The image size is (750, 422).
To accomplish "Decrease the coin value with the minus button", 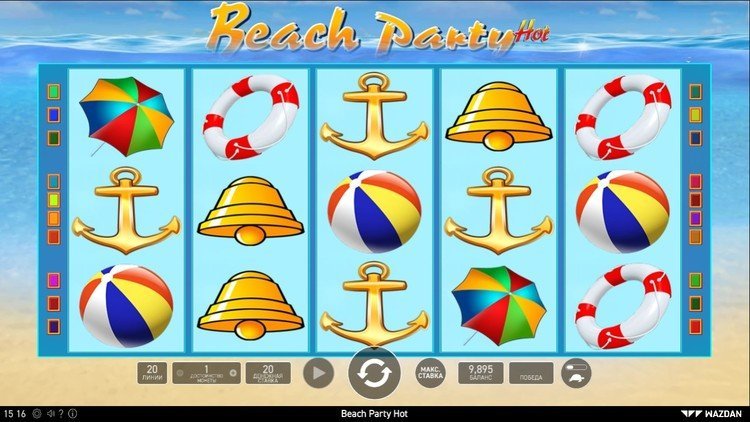I will coord(179,374).
